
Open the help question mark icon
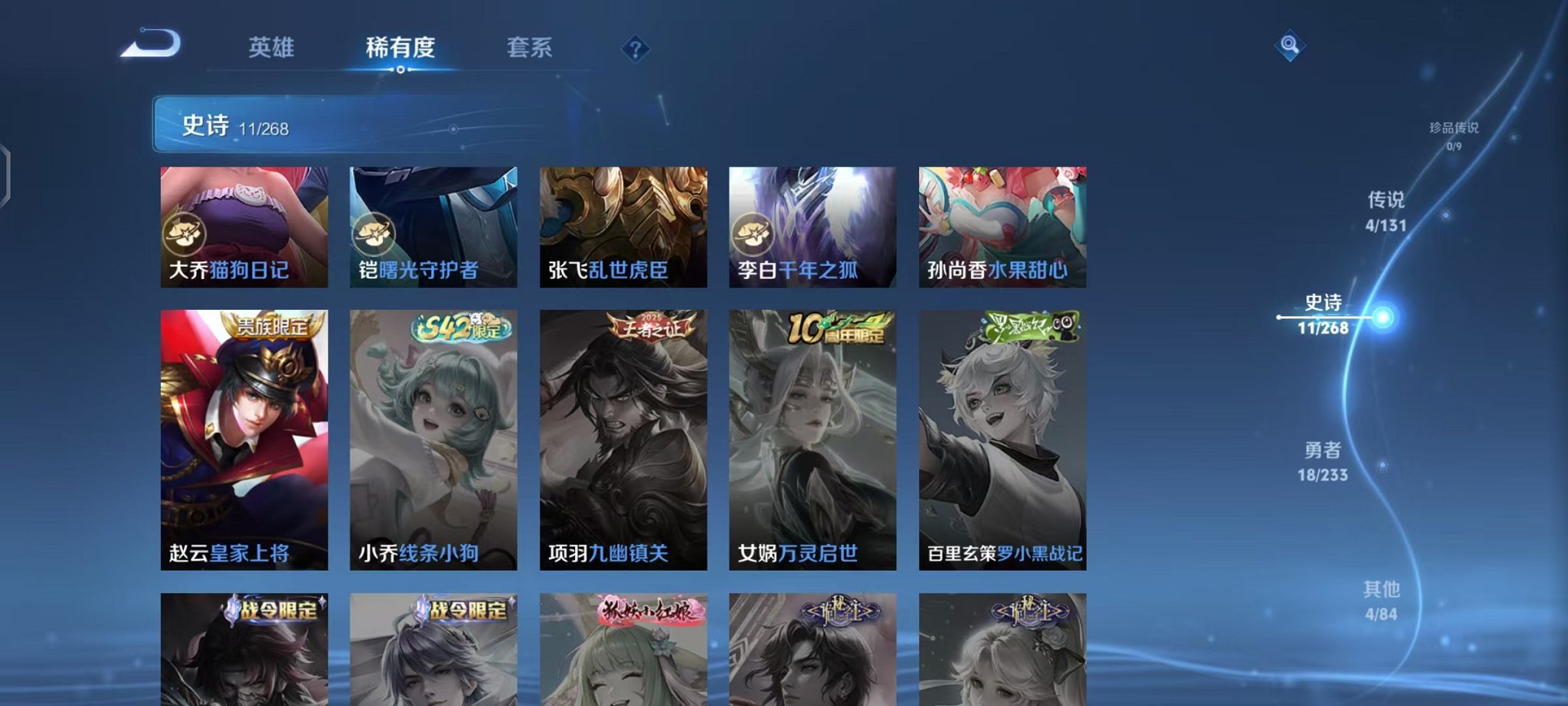point(635,49)
